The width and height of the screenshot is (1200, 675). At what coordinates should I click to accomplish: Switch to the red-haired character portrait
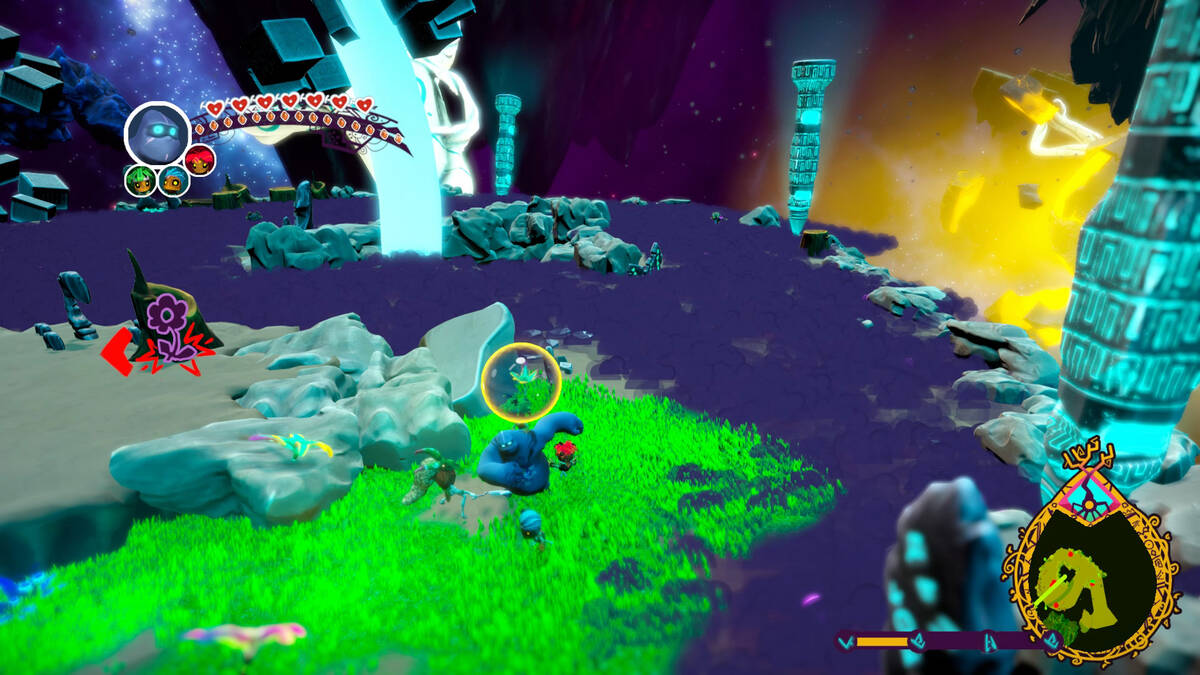pos(201,160)
